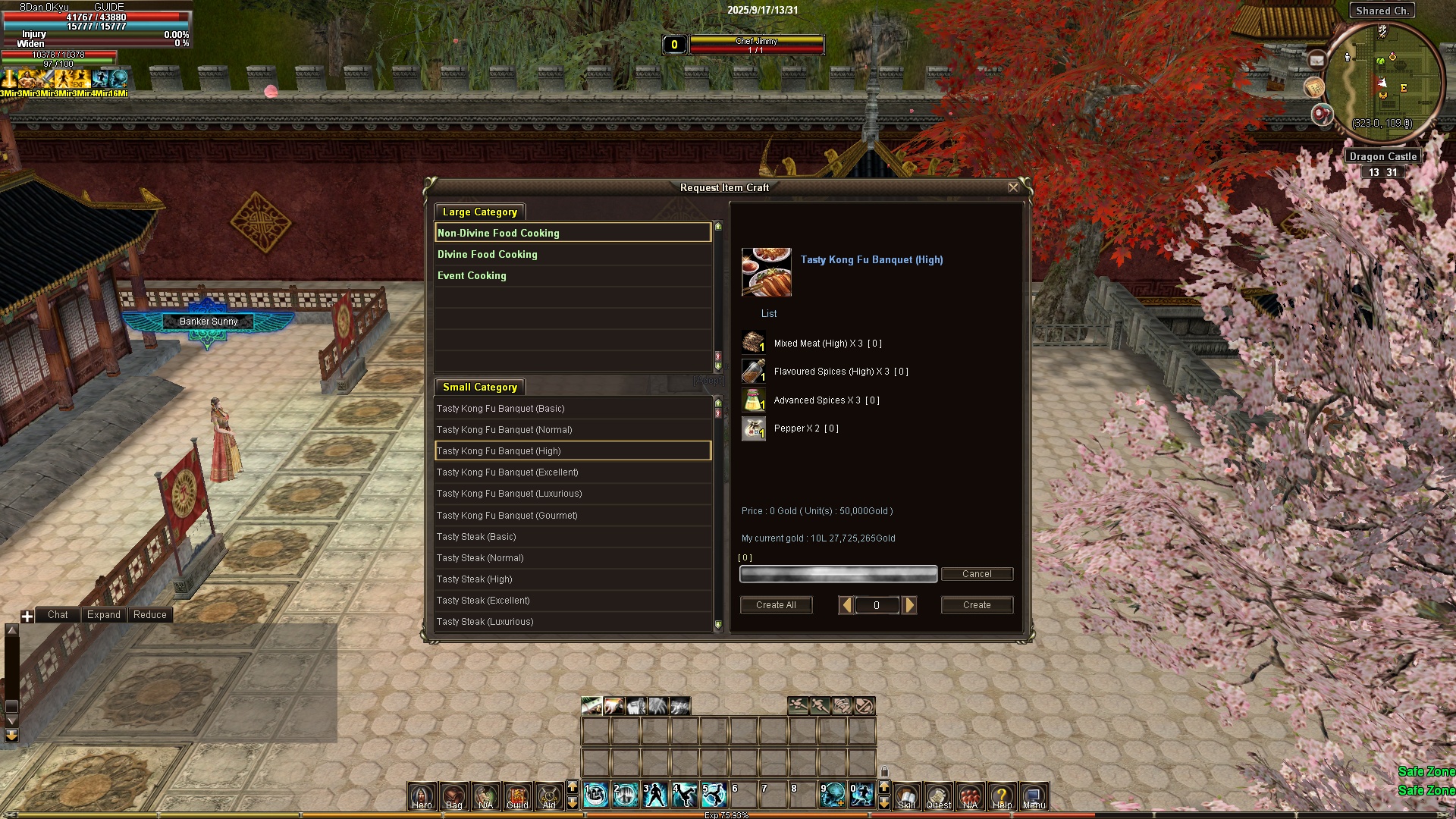This screenshot has height=819, width=1456.
Task: Choose the Event Cooking category
Action: [472, 276]
